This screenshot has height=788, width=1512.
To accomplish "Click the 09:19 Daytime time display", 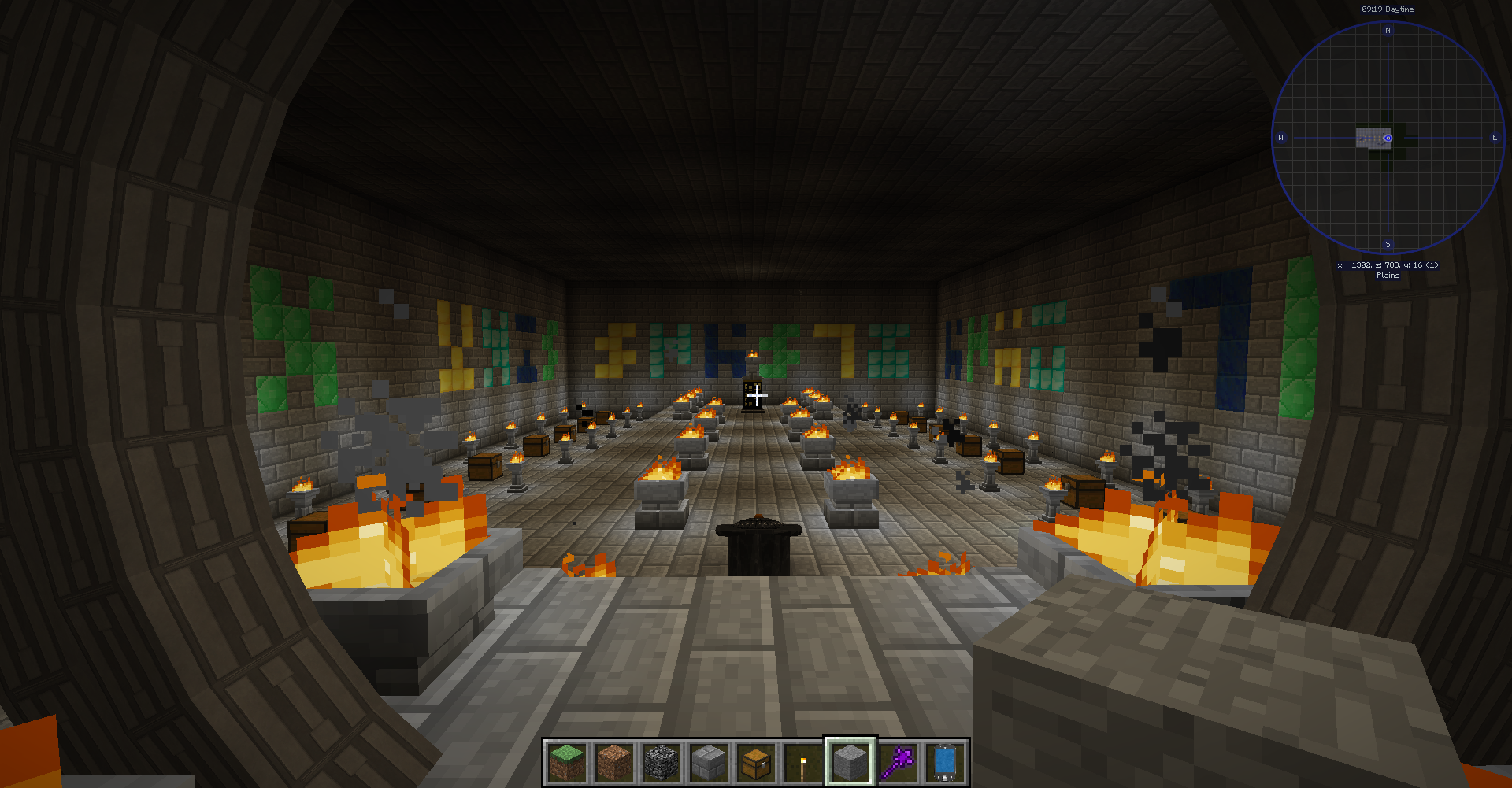I will (1387, 9).
